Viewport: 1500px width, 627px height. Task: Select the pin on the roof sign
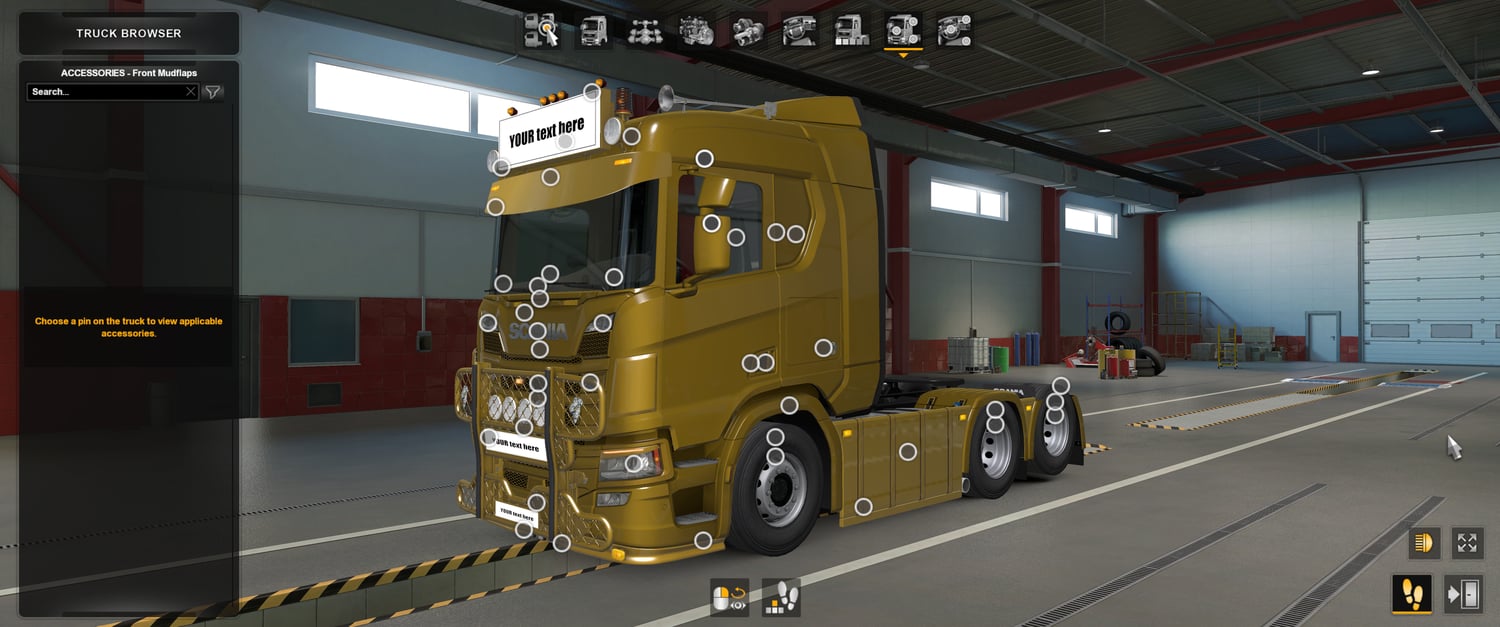coord(565,142)
